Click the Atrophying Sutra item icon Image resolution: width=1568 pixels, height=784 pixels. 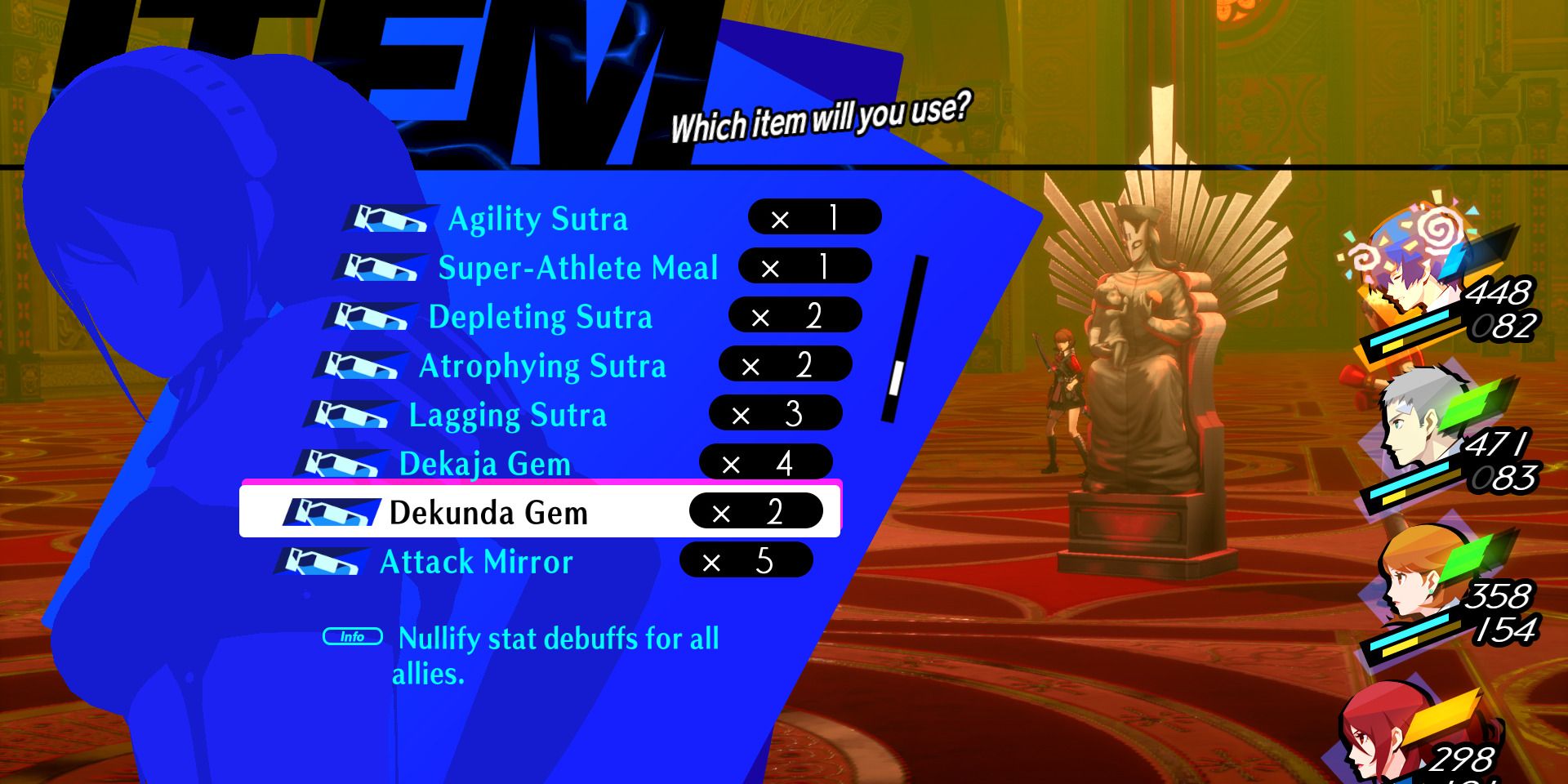pos(359,365)
